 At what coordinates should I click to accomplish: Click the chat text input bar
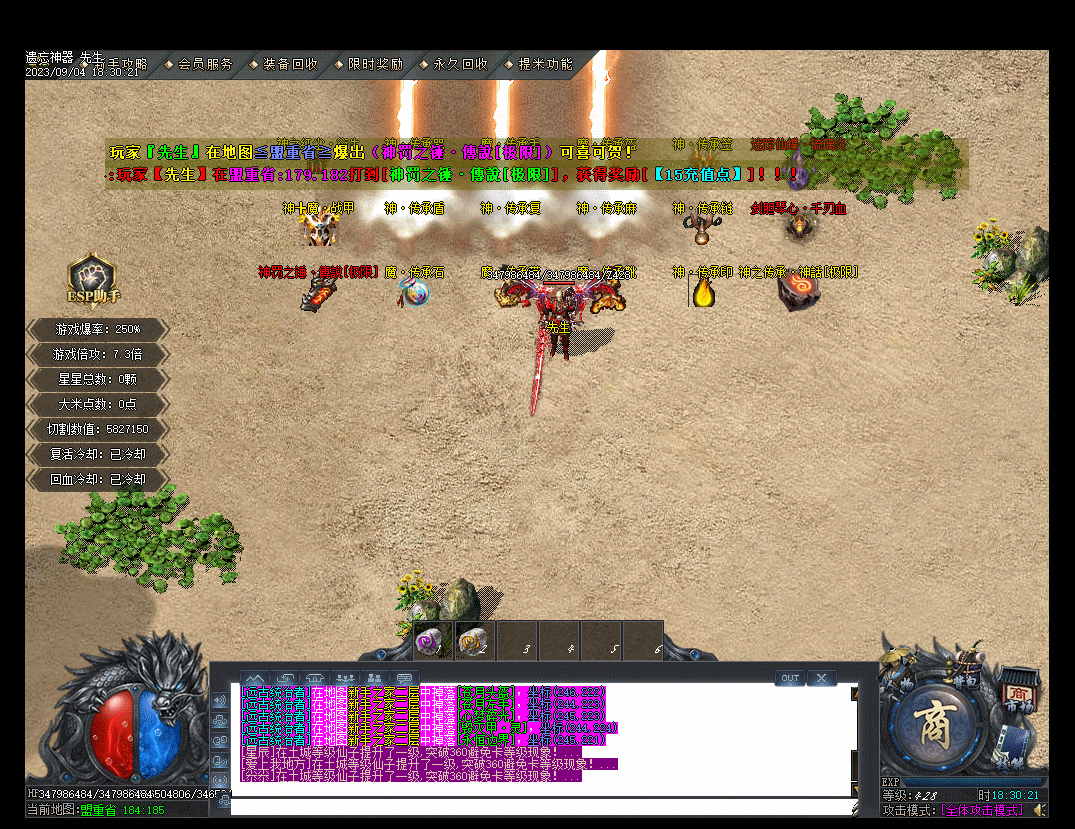pos(540,806)
